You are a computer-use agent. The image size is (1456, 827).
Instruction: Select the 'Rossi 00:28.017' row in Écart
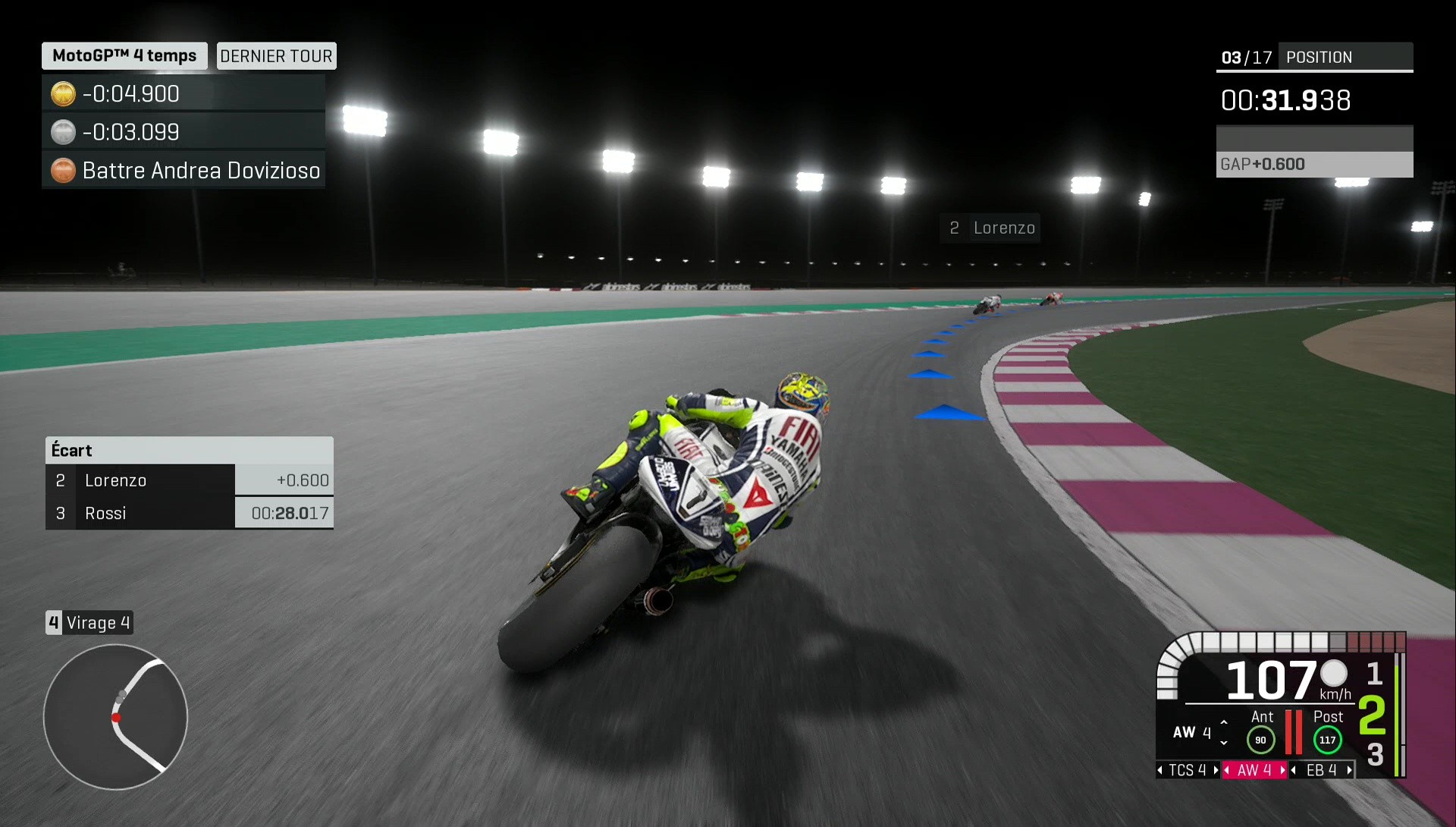point(190,513)
